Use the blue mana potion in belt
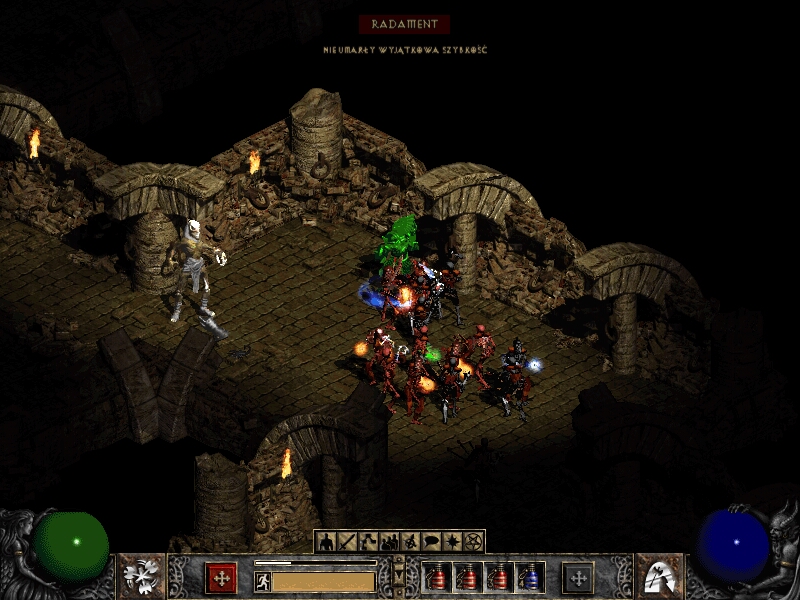This screenshot has width=800, height=600. point(531,578)
